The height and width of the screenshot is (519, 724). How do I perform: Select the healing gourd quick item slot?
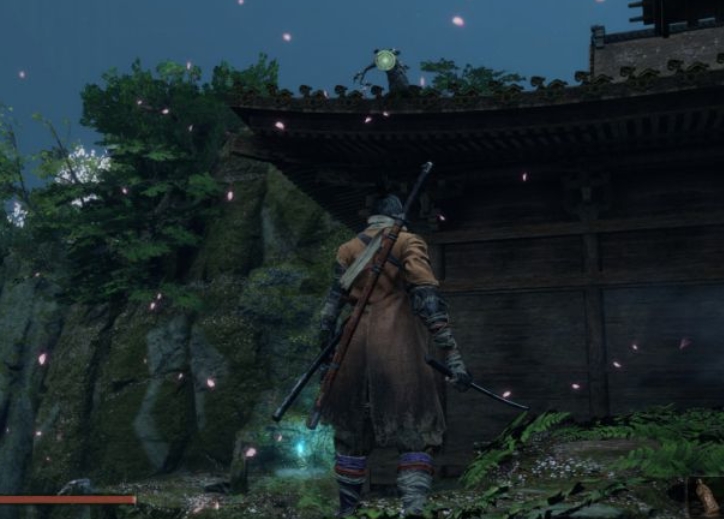pos(708,497)
